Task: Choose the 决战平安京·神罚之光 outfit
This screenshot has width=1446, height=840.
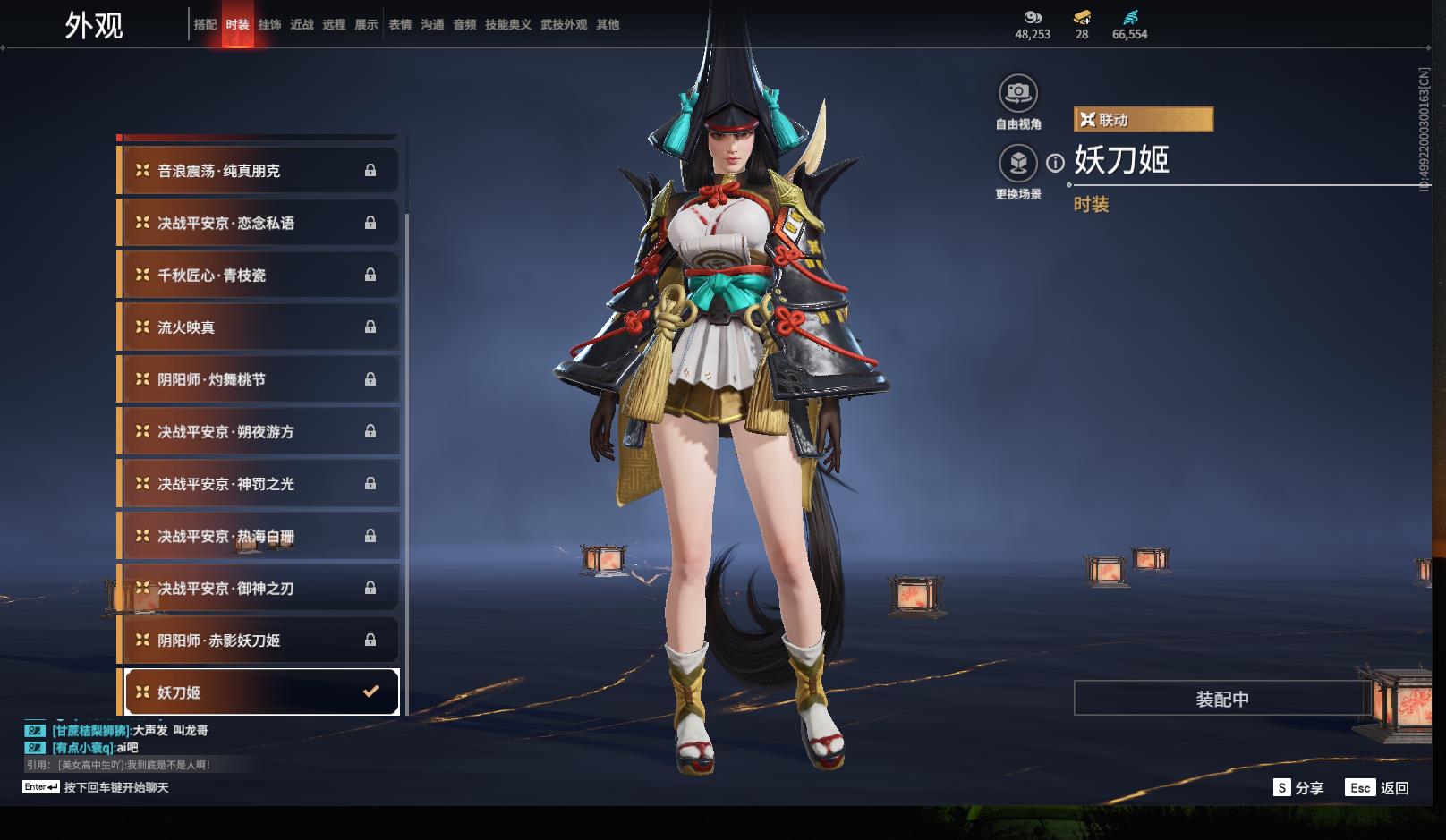Action: [x=259, y=484]
